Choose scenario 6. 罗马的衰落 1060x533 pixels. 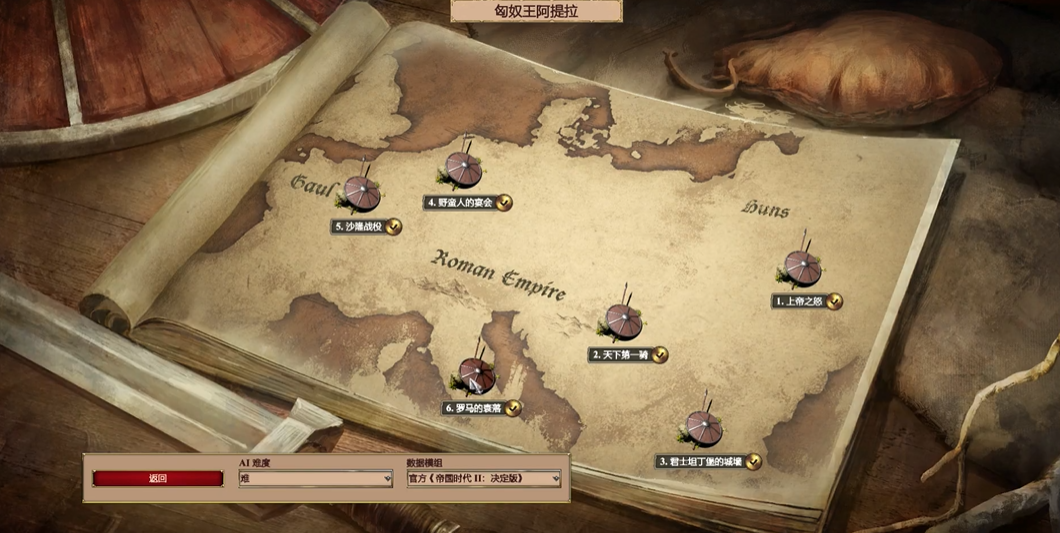pos(477,376)
